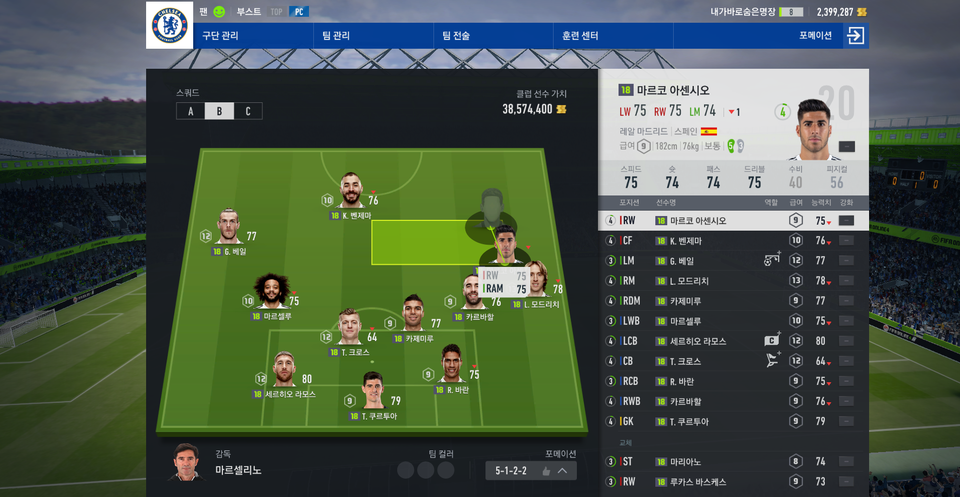Select the PC tab at the top

pos(299,12)
